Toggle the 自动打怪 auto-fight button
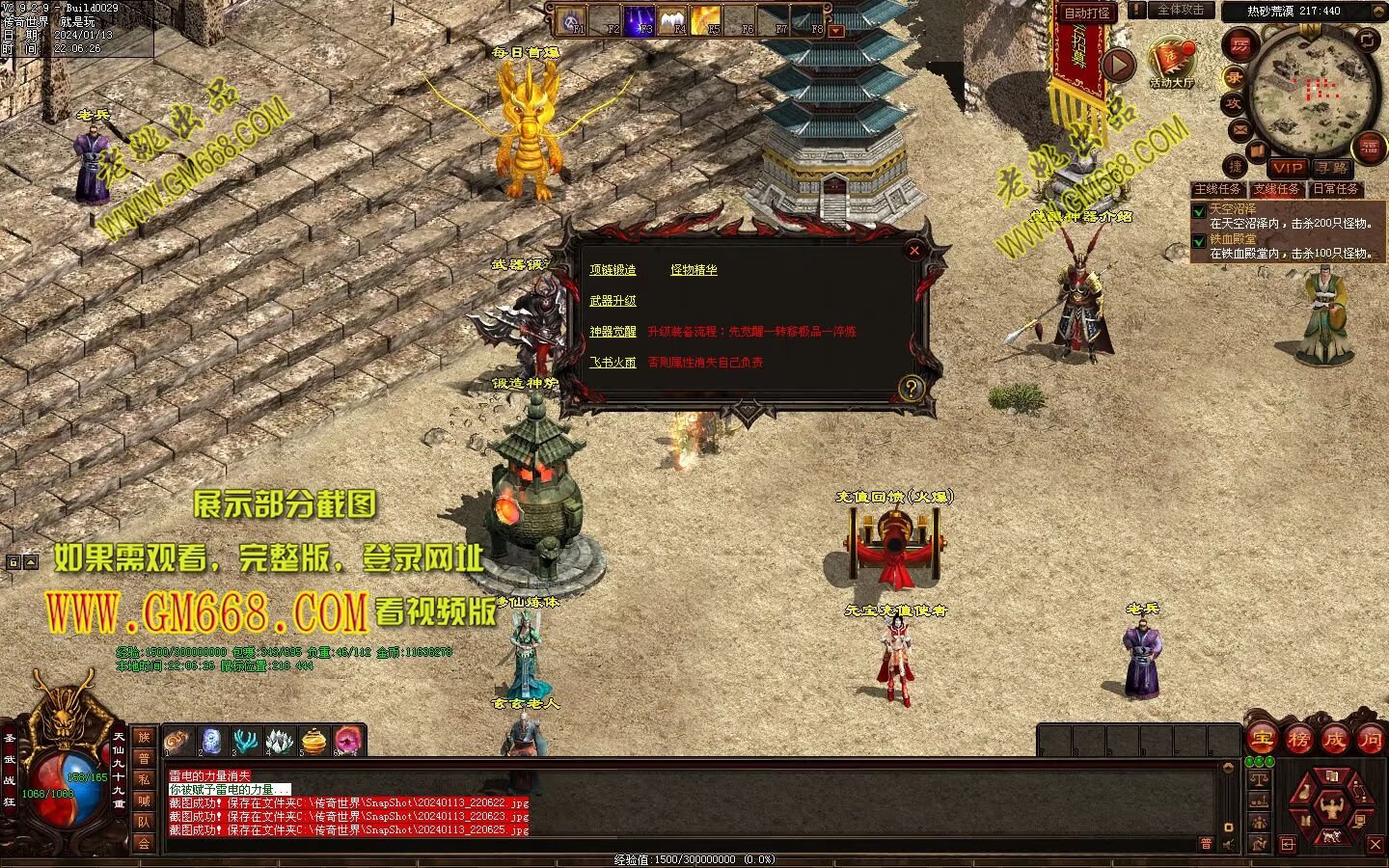The height and width of the screenshot is (868, 1389). pyautogui.click(x=1087, y=13)
